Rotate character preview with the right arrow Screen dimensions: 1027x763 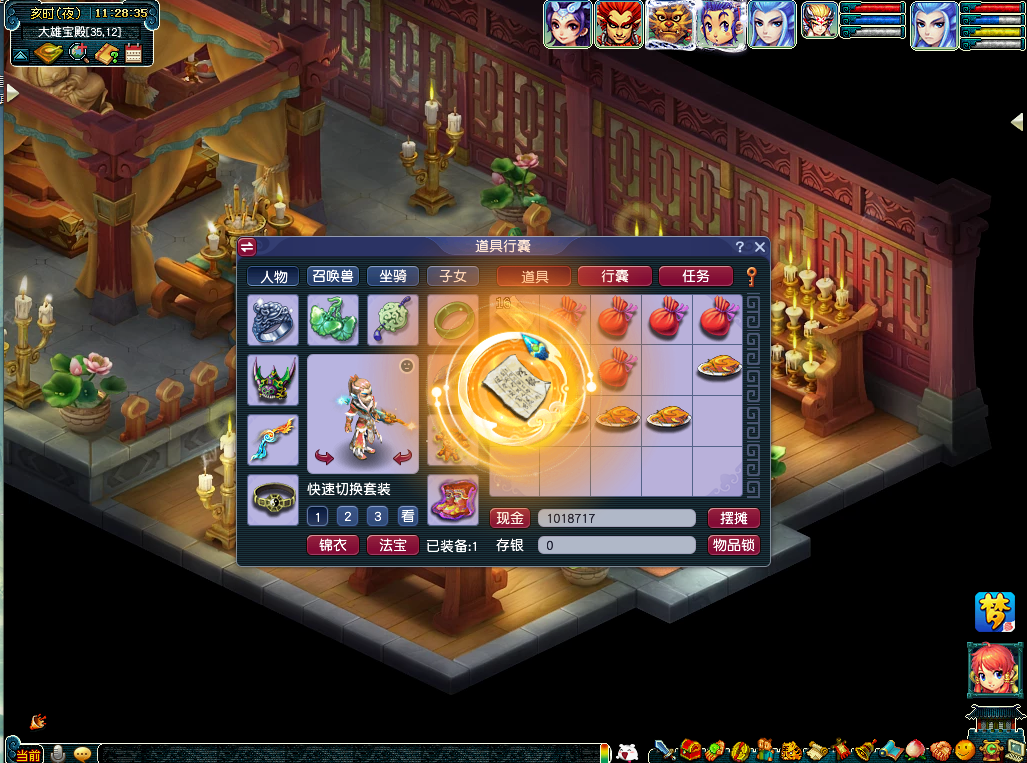[x=403, y=458]
